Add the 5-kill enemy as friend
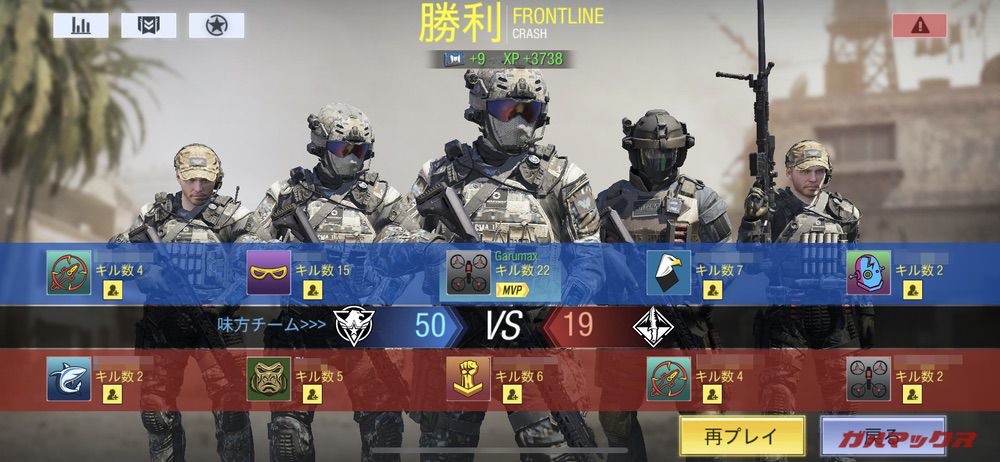The width and height of the screenshot is (1000, 462). pos(313,395)
